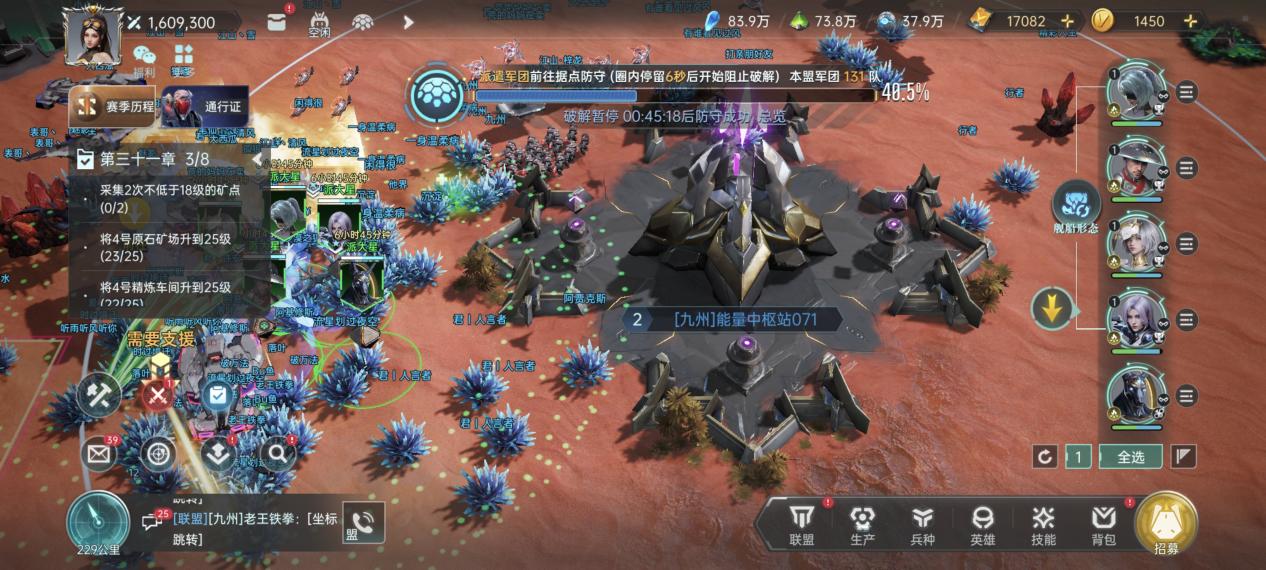Select all legions with 全选
1266x570 pixels.
(1130, 457)
